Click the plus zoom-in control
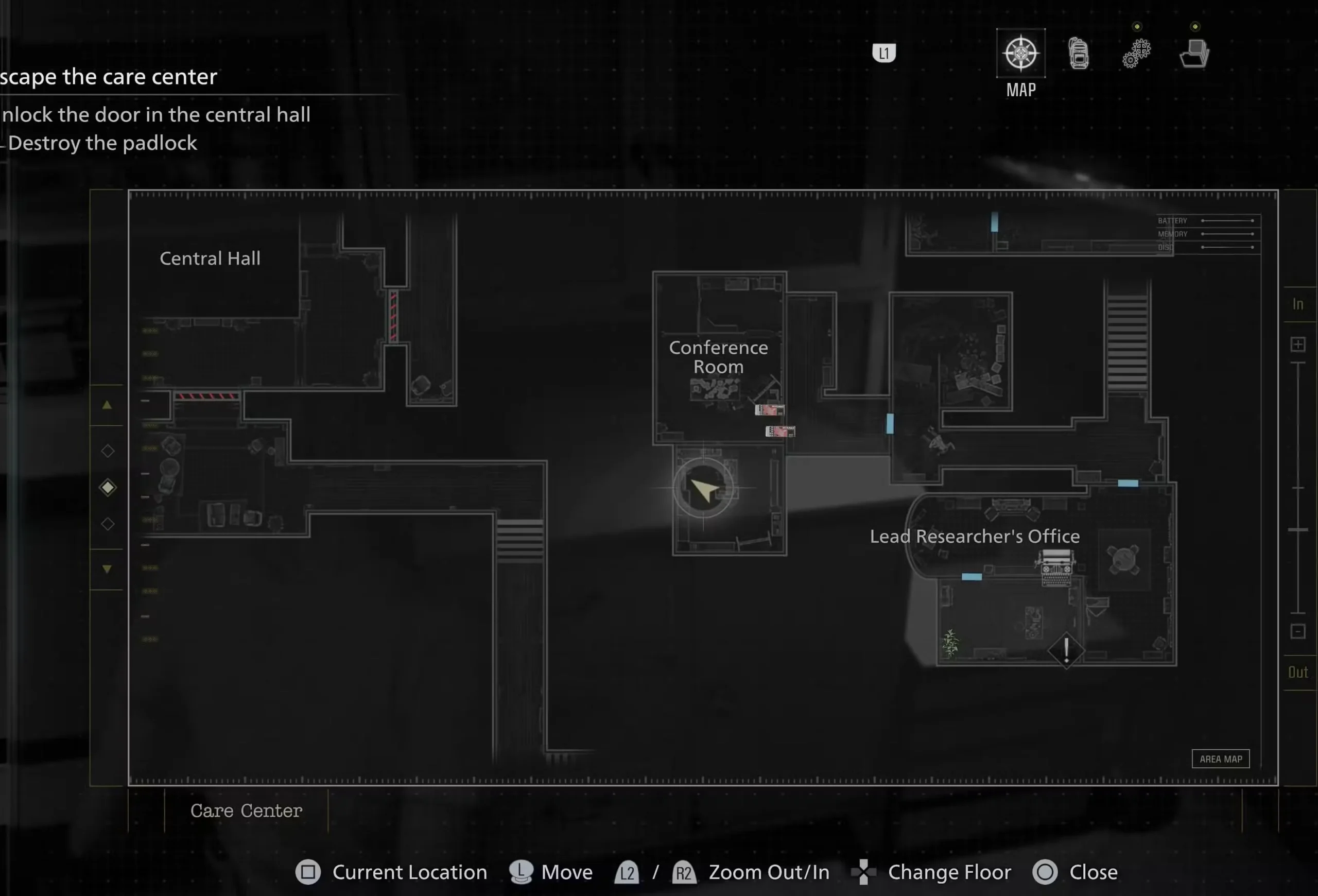This screenshot has height=896, width=1318. pos(1299,344)
